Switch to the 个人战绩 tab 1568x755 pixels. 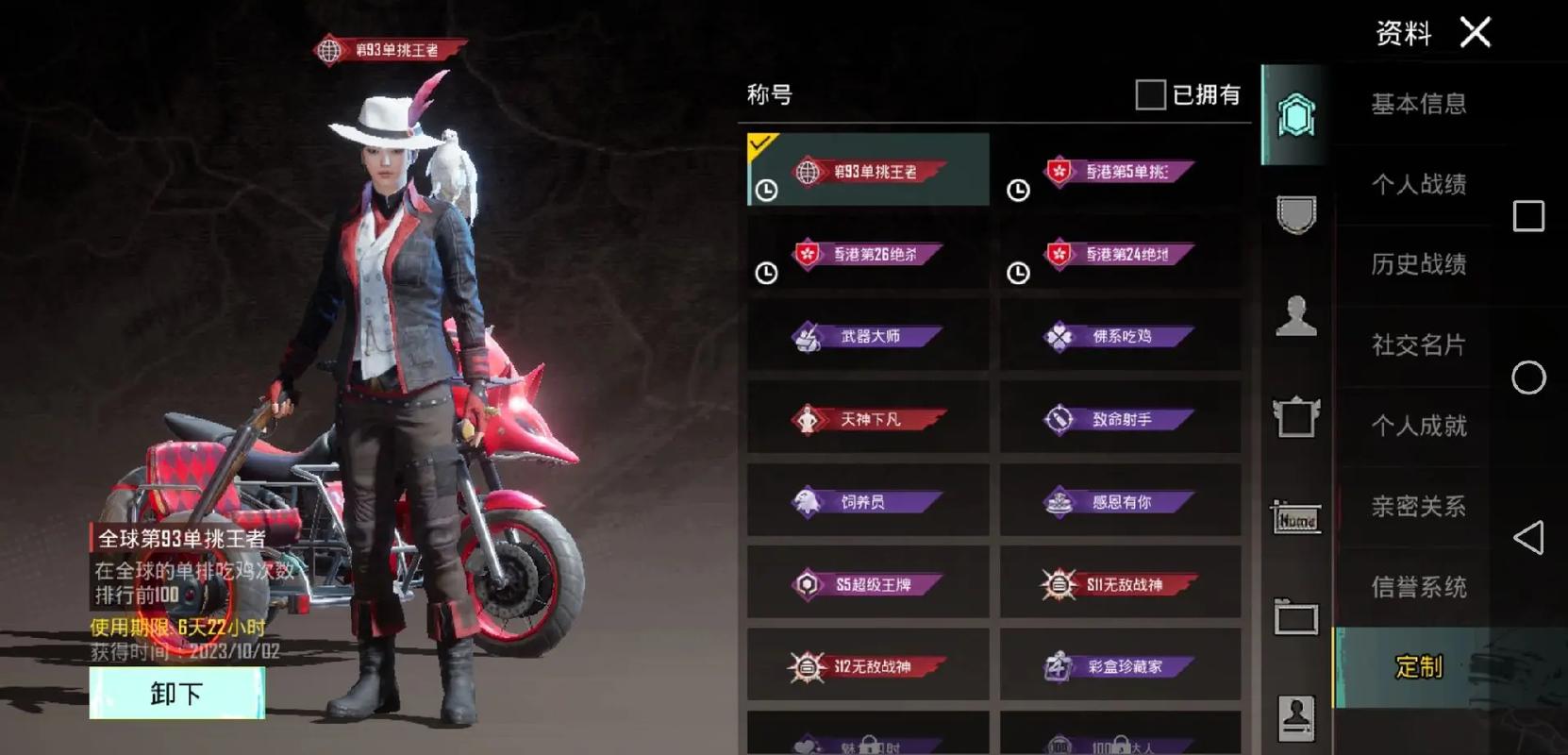pyautogui.click(x=1418, y=184)
